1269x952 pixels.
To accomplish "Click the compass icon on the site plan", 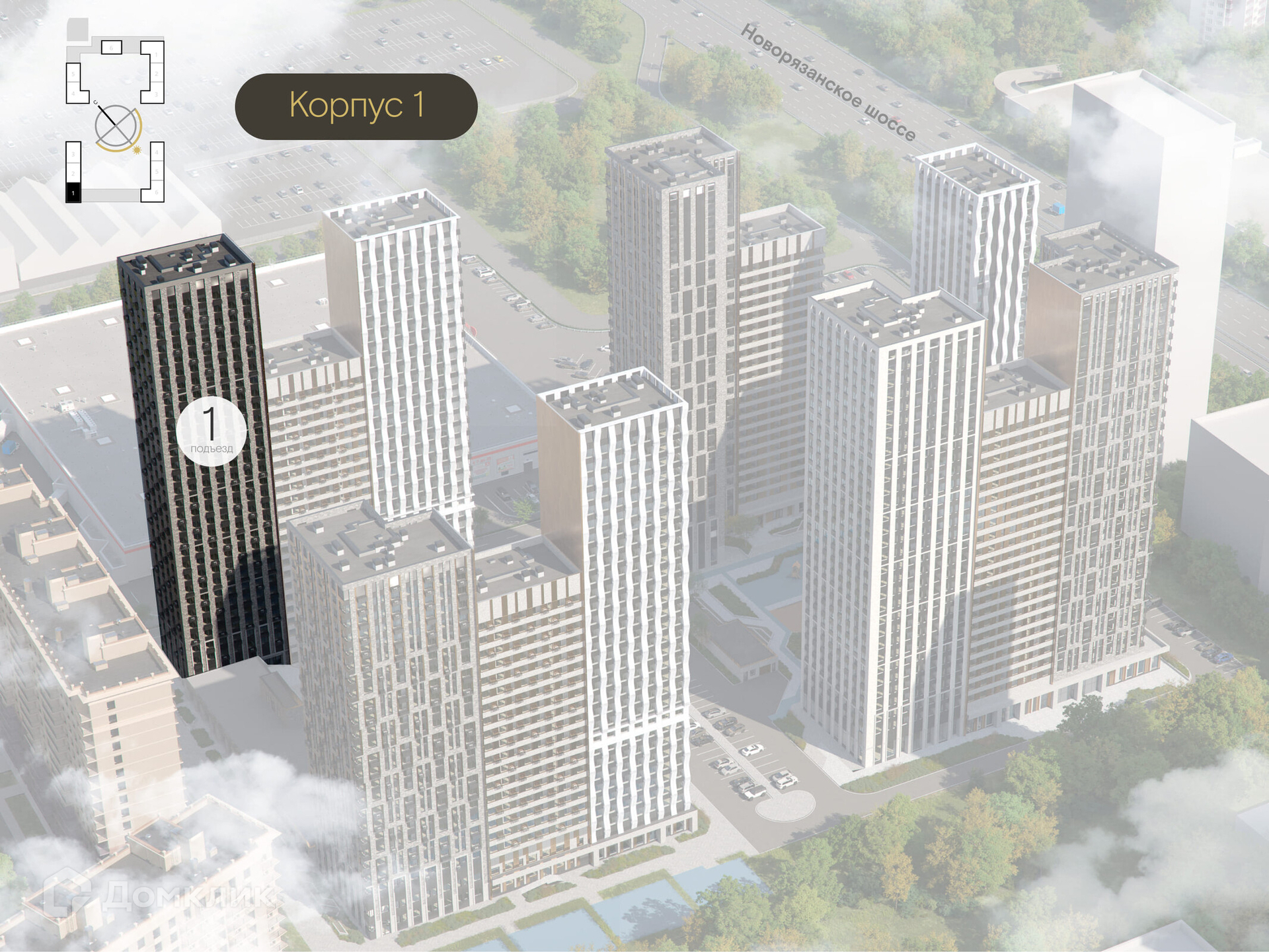I will click(117, 127).
